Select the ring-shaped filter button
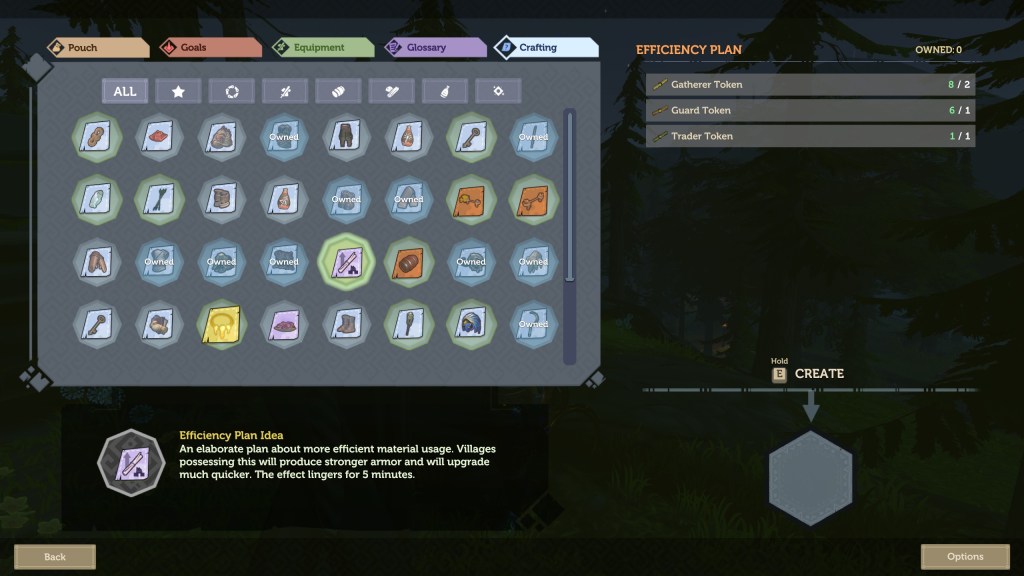 pos(232,91)
